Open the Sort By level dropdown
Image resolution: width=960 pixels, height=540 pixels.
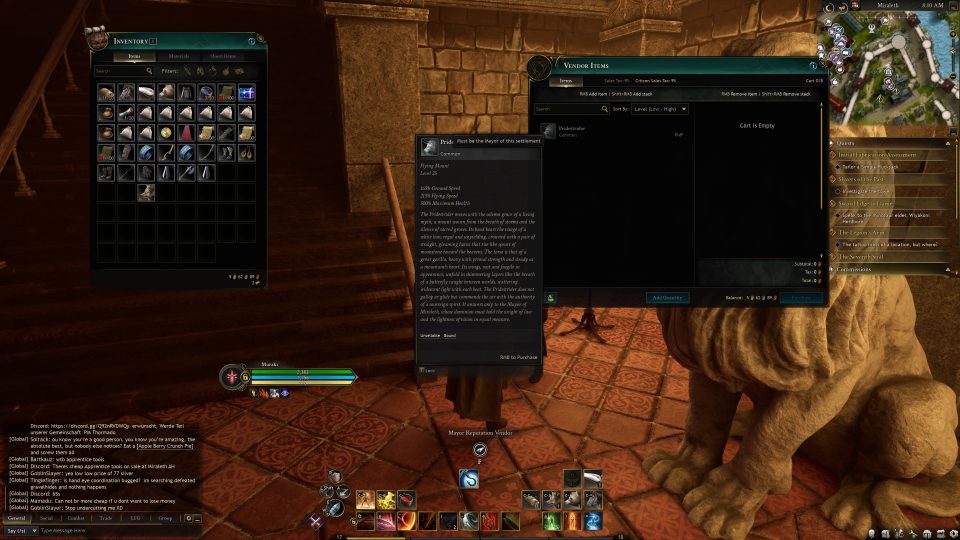point(659,108)
